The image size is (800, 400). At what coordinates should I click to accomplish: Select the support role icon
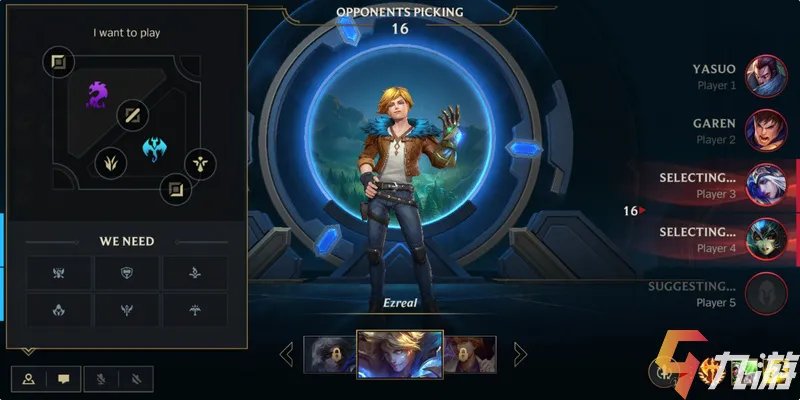200,163
